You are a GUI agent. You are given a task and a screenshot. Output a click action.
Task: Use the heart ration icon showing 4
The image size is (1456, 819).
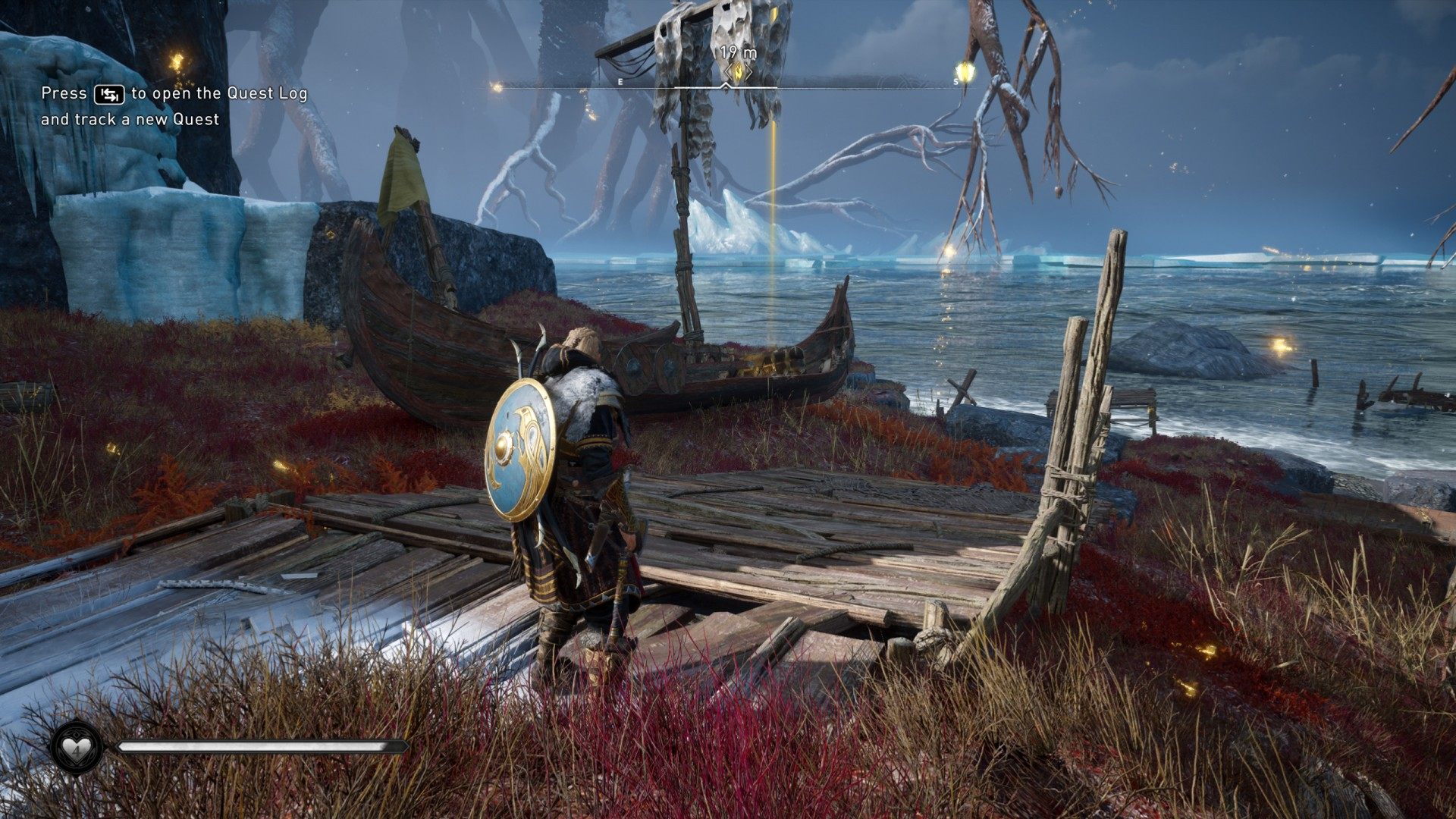tap(76, 747)
